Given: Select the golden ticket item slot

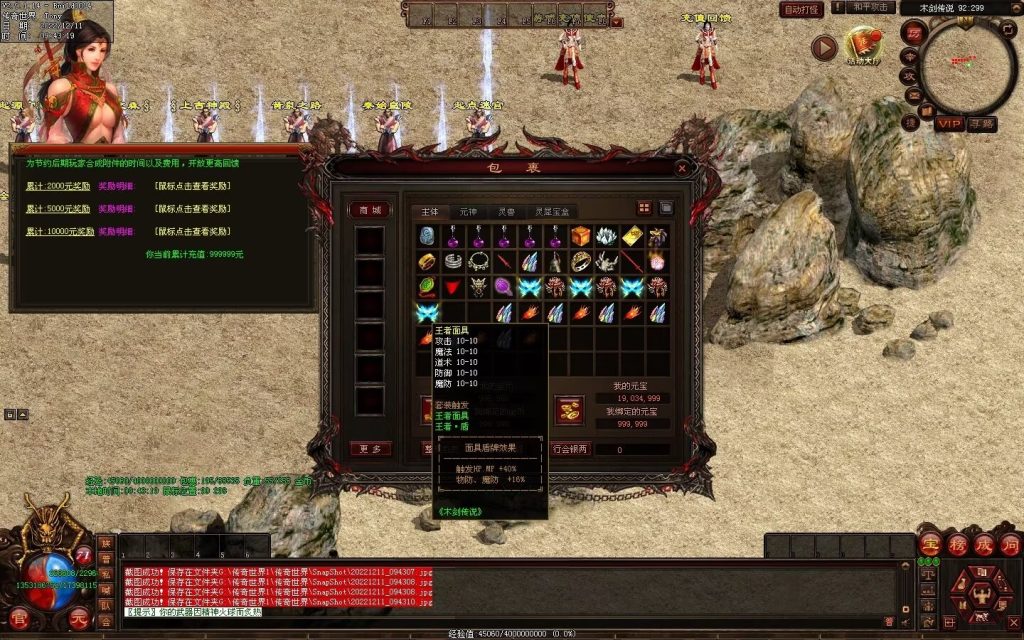Looking at the screenshot, I should [x=632, y=236].
